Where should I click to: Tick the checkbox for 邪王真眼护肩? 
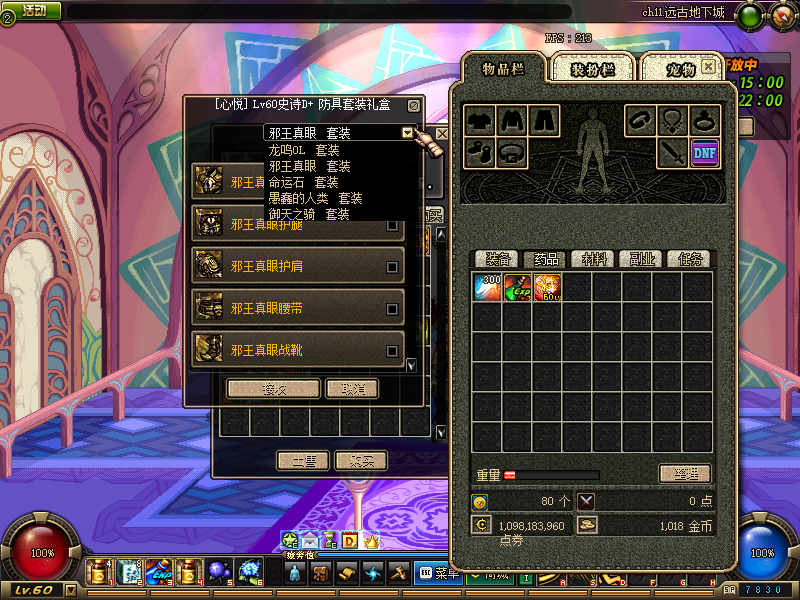click(392, 267)
